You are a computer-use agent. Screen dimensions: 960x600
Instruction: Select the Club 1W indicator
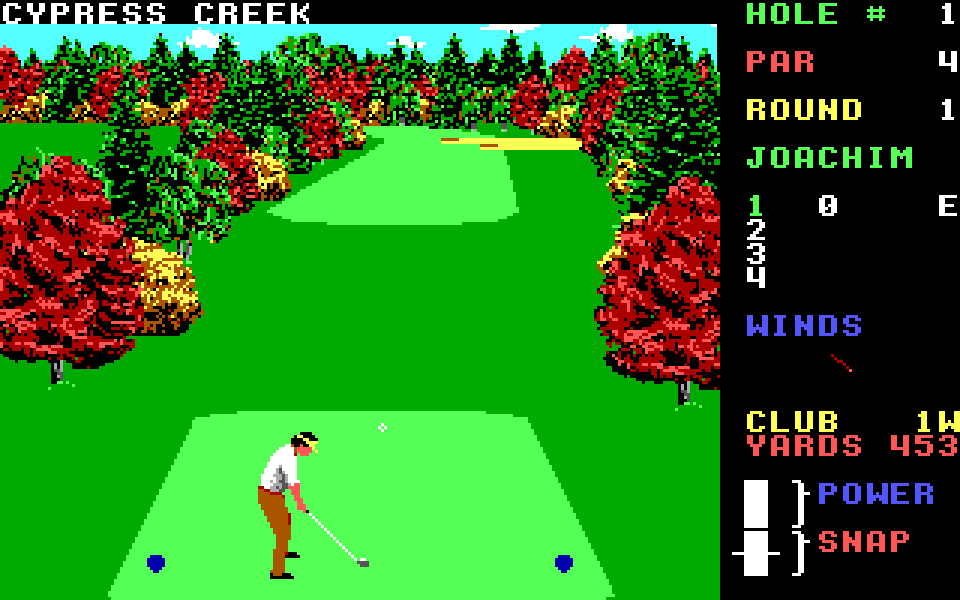tap(852, 421)
